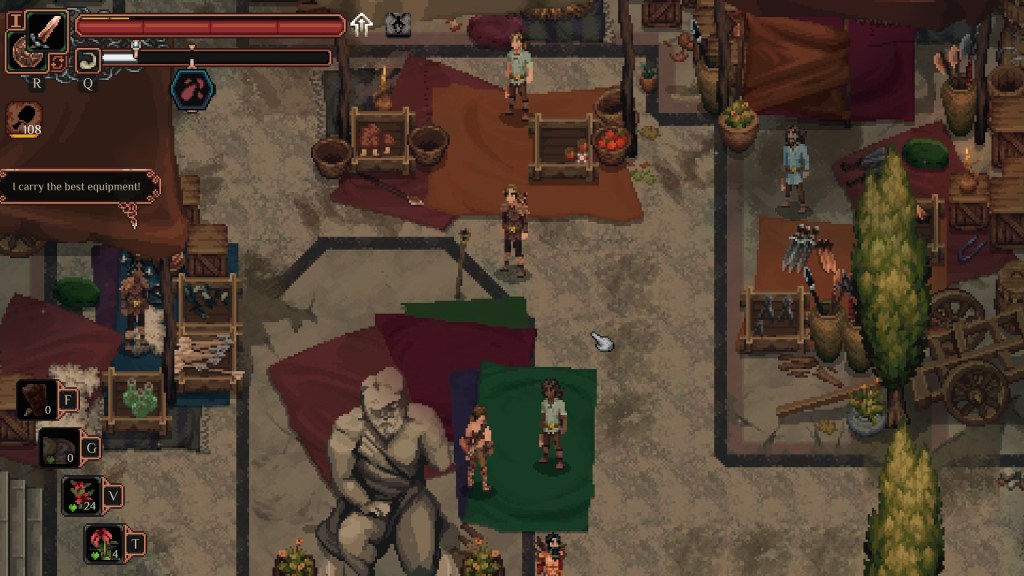Image resolution: width=1024 pixels, height=576 pixels.
Task: Open the upward double-arrow level-up icon
Action: [362, 25]
